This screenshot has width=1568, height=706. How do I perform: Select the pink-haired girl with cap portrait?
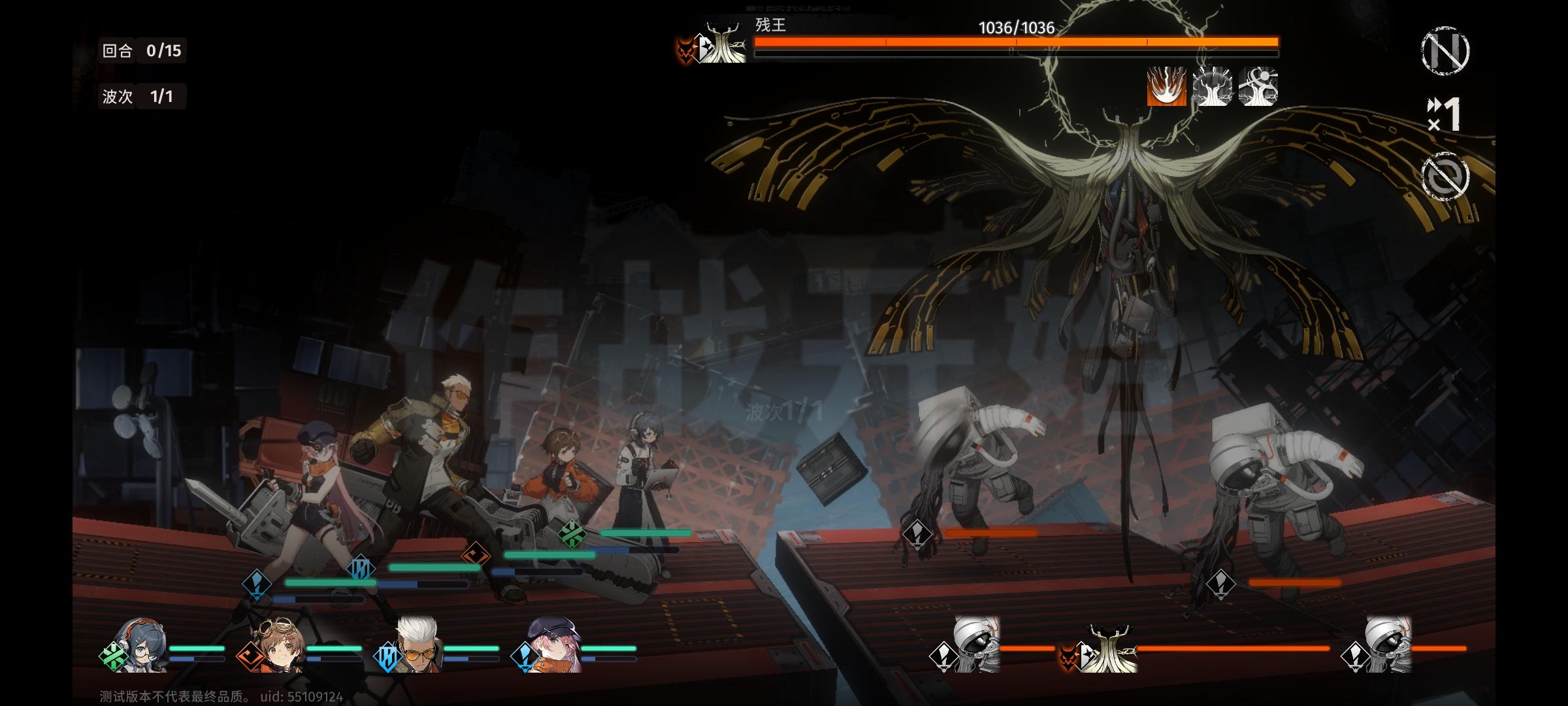pyautogui.click(x=553, y=646)
